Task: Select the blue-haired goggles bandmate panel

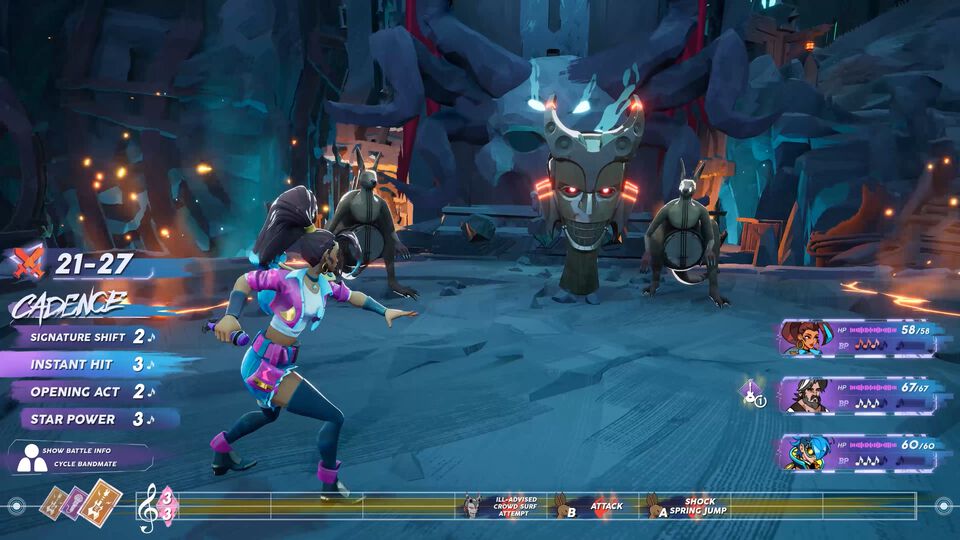Action: pos(857,452)
